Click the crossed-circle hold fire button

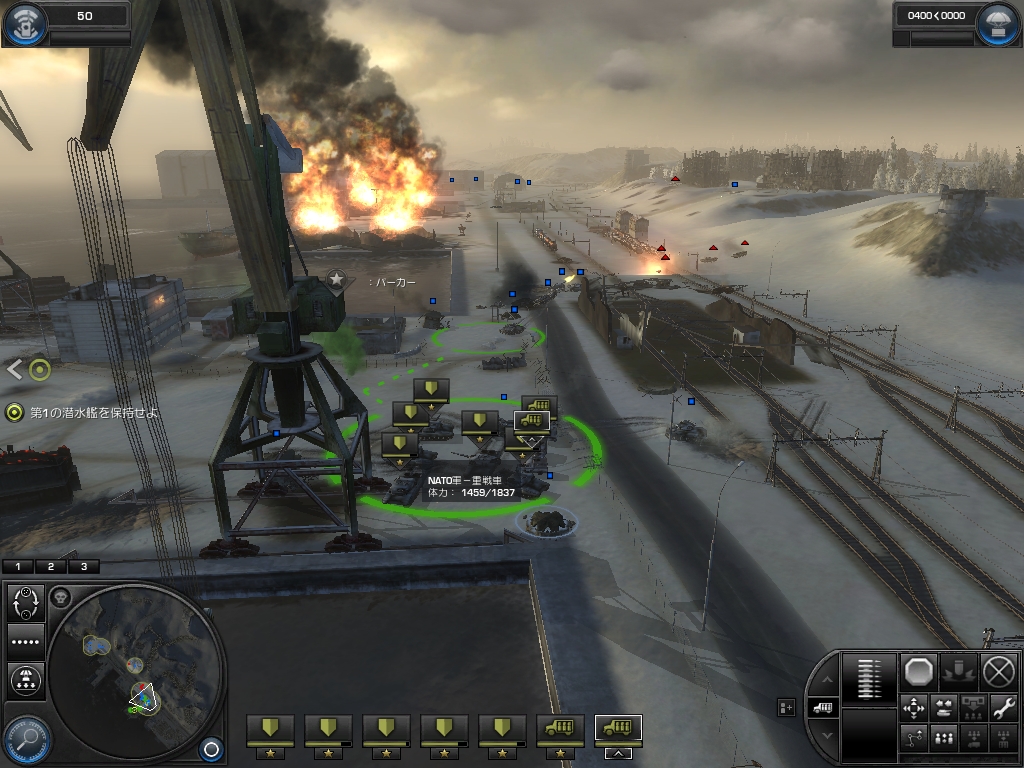tap(998, 671)
